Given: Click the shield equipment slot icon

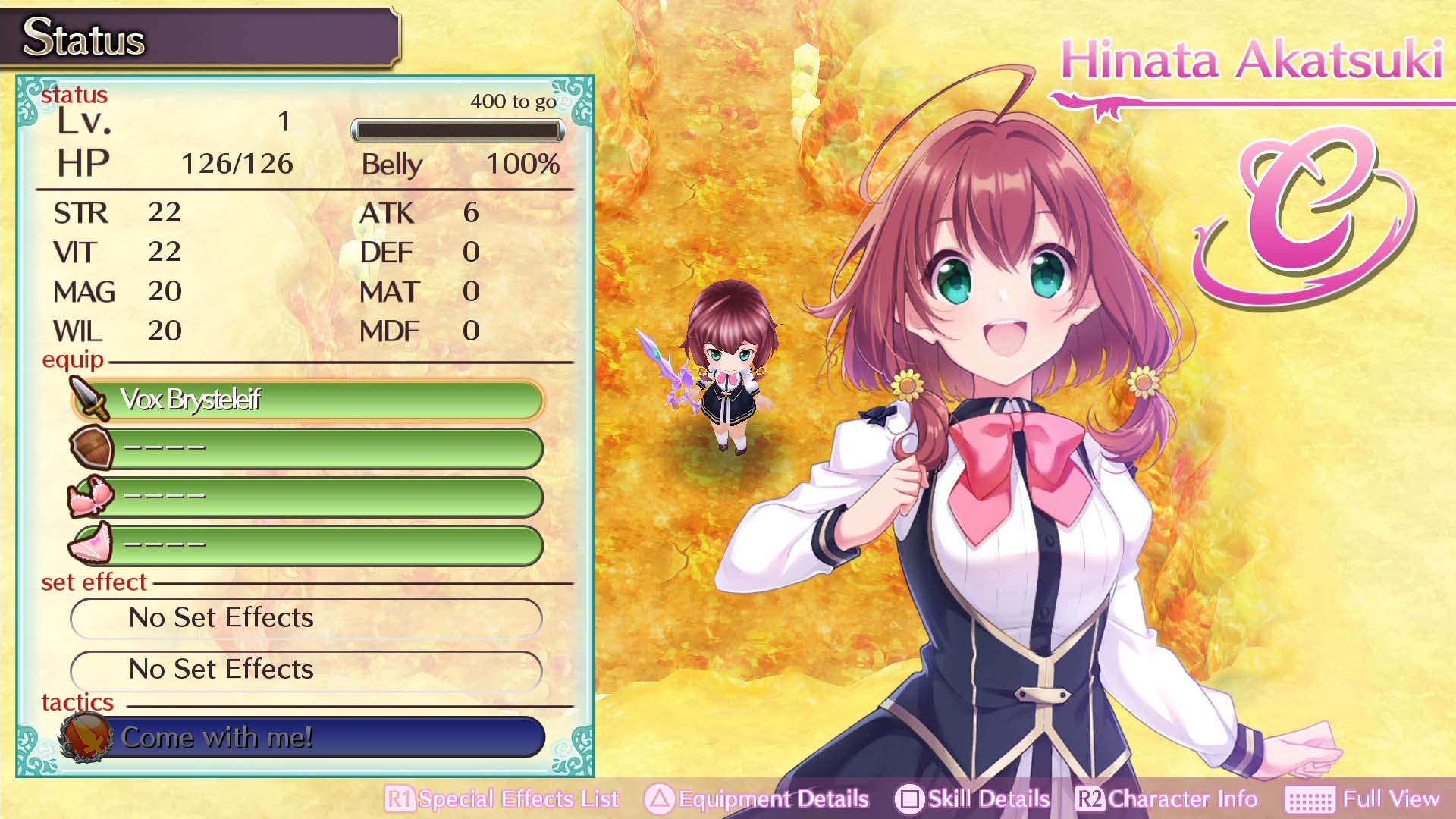Looking at the screenshot, I should (x=90, y=449).
